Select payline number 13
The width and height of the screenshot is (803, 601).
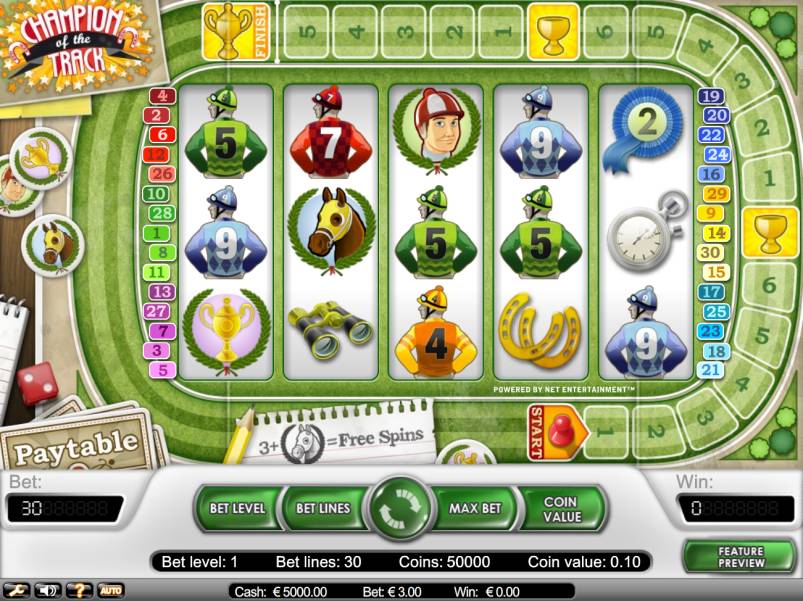[x=161, y=292]
